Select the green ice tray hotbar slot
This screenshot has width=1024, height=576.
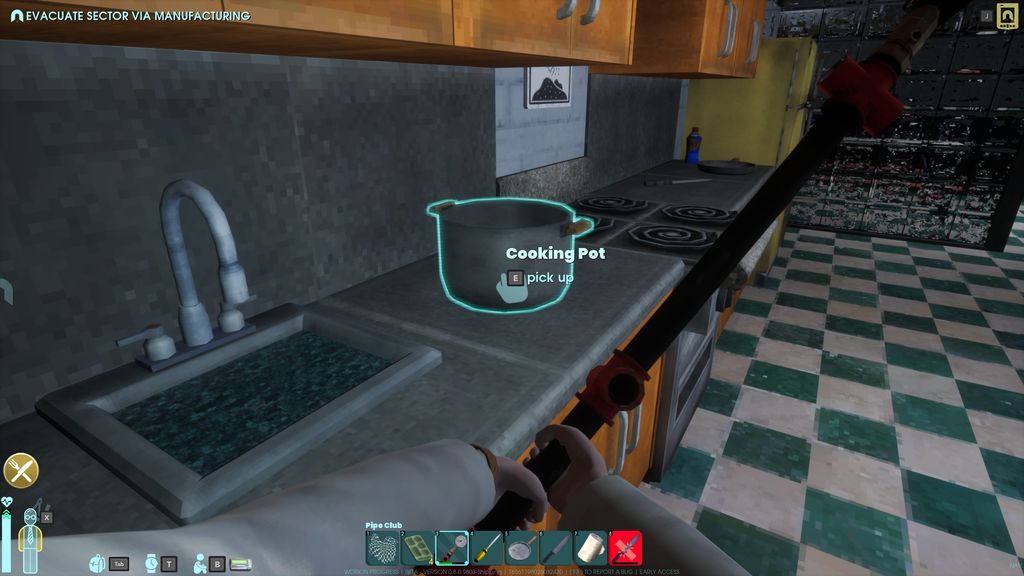(417, 548)
